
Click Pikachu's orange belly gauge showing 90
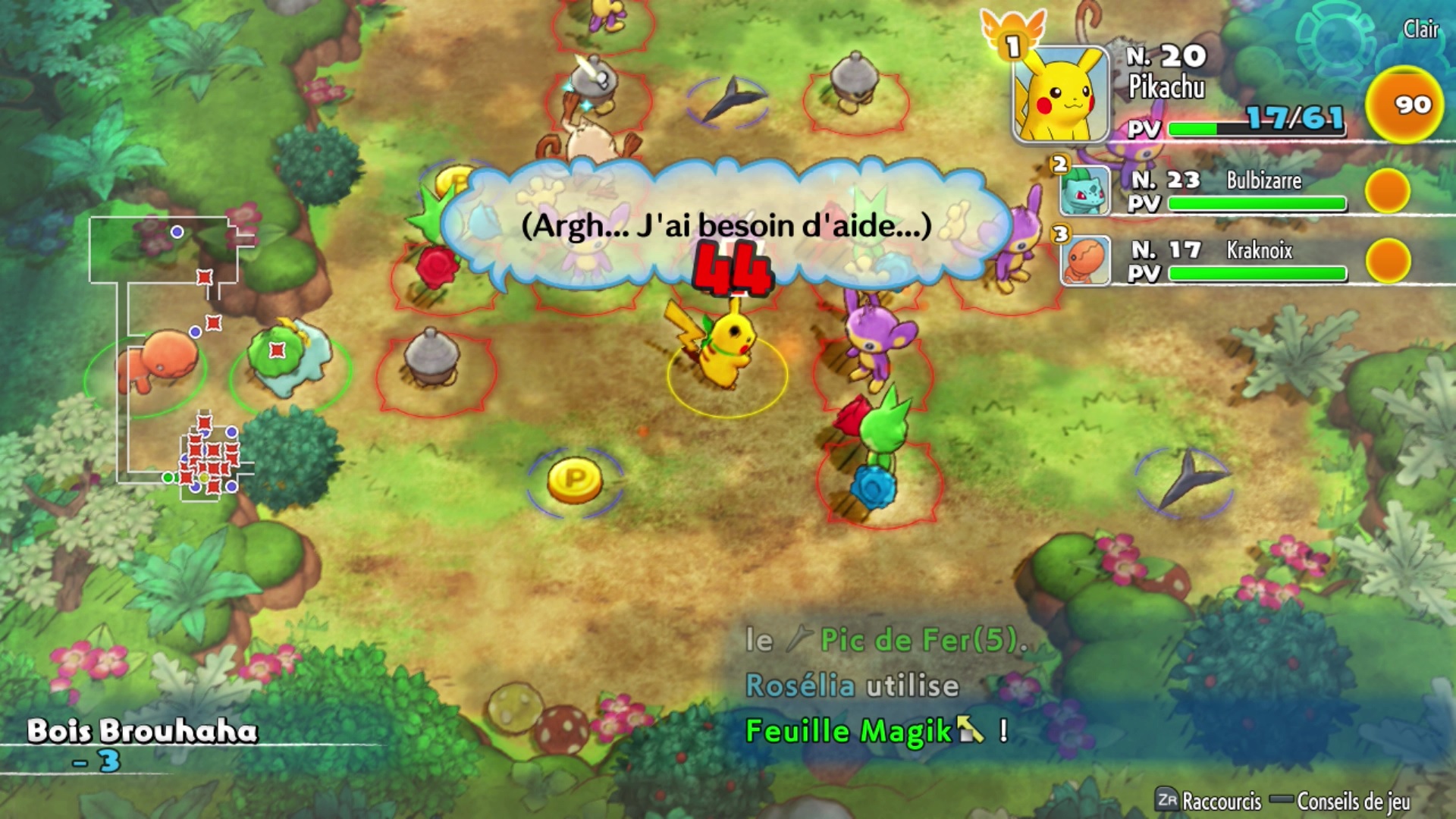(x=1404, y=105)
